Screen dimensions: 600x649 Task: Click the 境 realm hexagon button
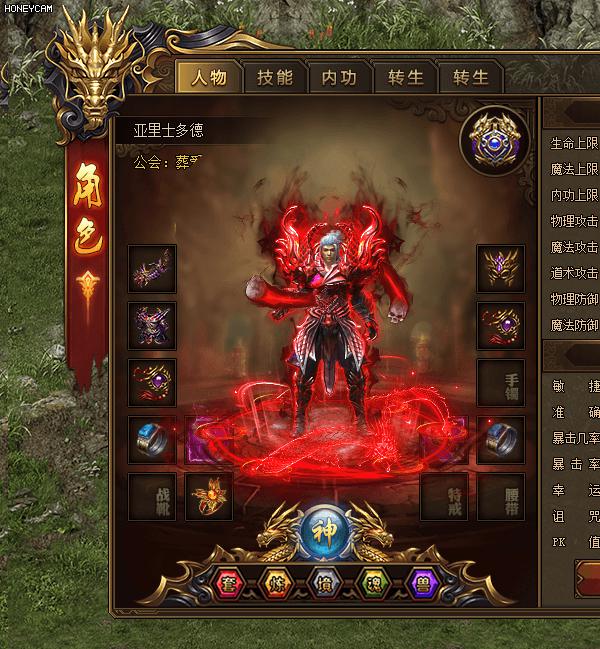tap(321, 583)
